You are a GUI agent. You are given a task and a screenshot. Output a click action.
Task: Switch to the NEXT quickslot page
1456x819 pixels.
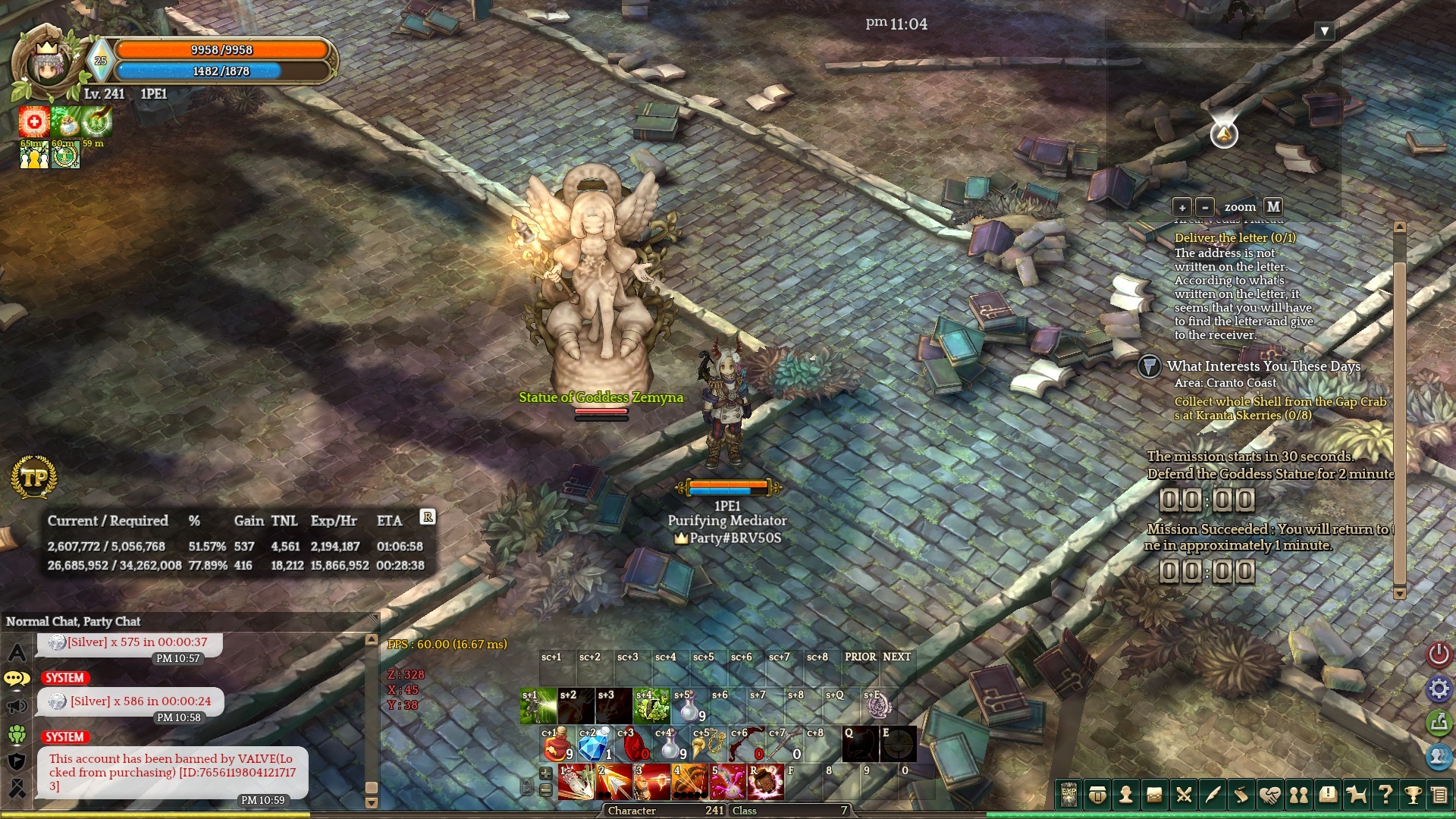tap(896, 657)
